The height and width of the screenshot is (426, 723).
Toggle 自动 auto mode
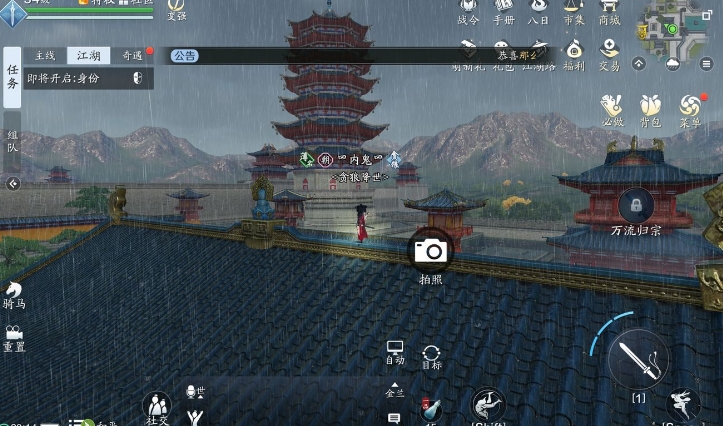coord(395,352)
